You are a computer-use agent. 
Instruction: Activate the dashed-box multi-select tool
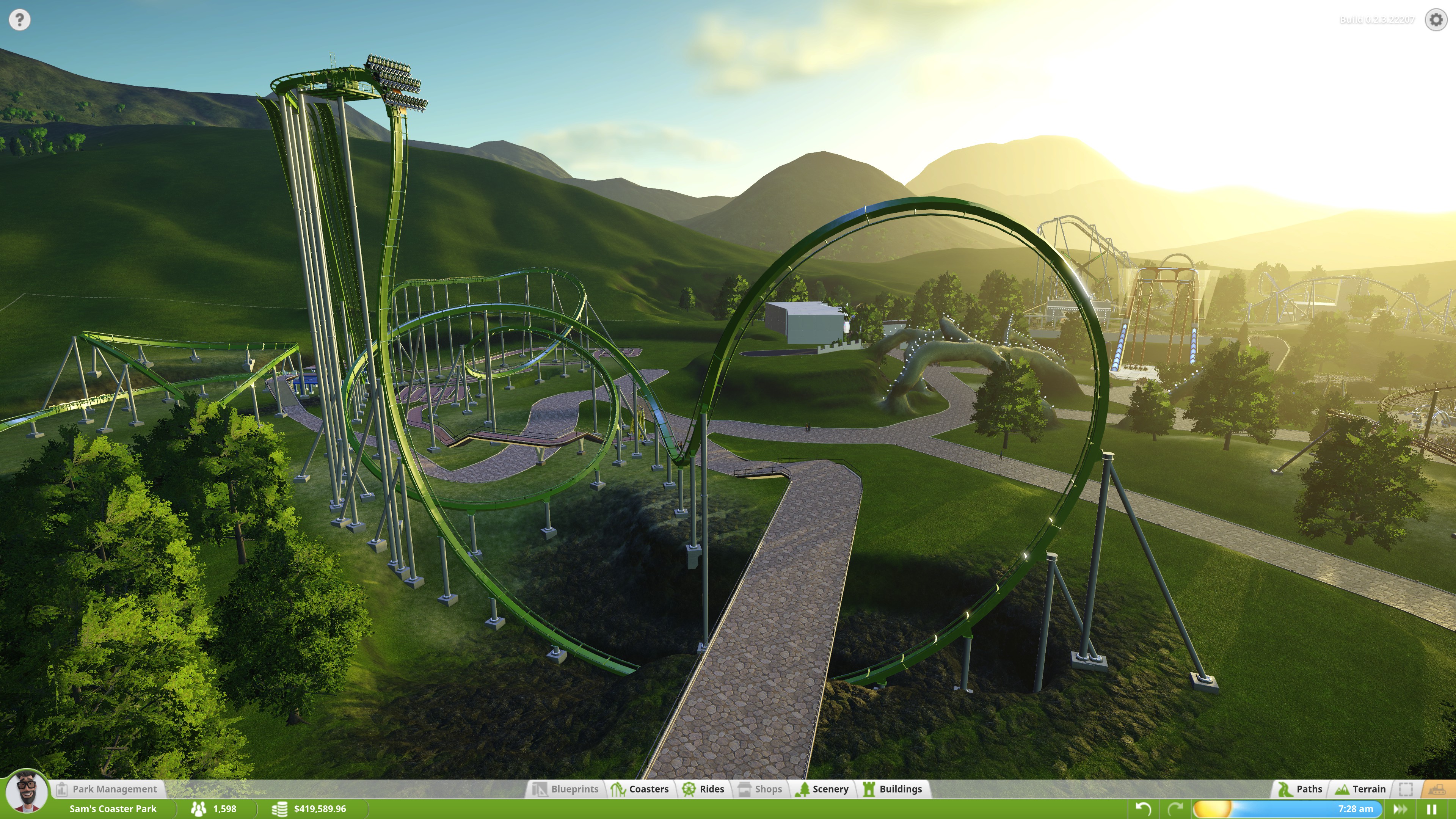point(1406,789)
